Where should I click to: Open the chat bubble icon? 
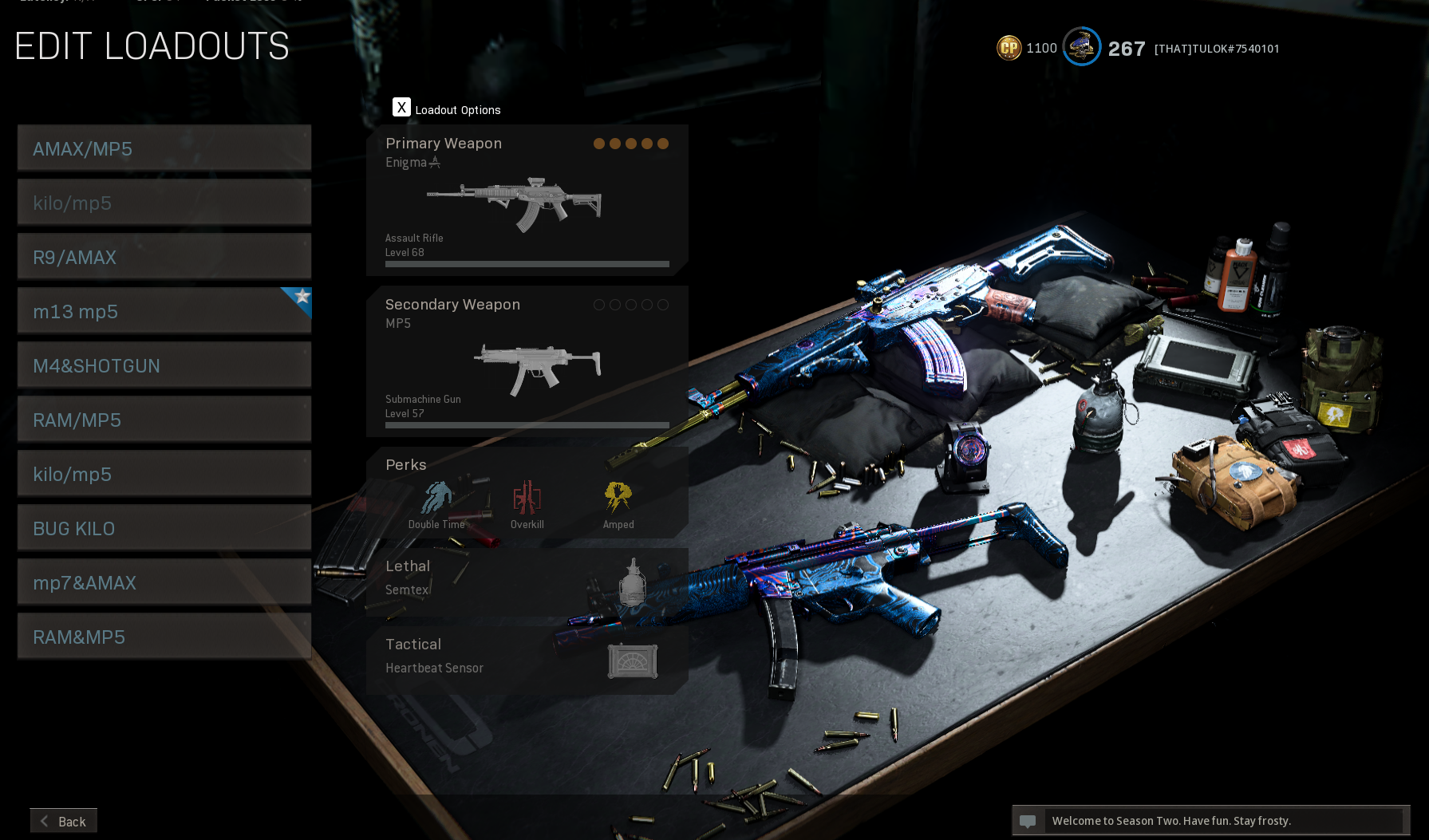click(x=1028, y=820)
